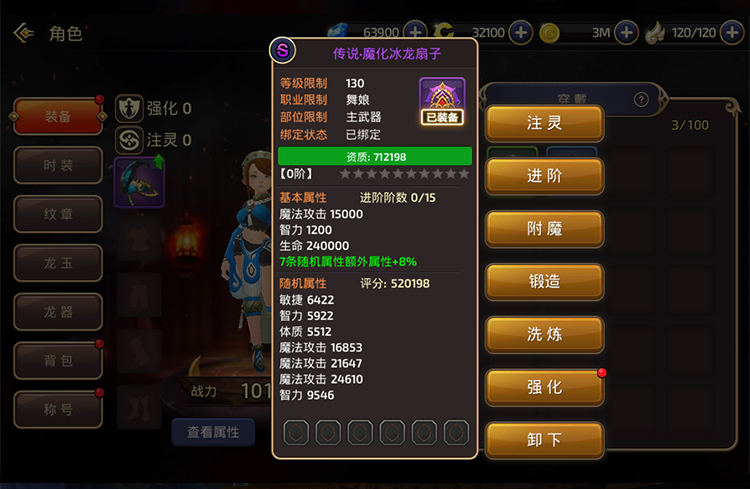Click the 进阶 button
This screenshot has height=489, width=750.
(x=544, y=176)
